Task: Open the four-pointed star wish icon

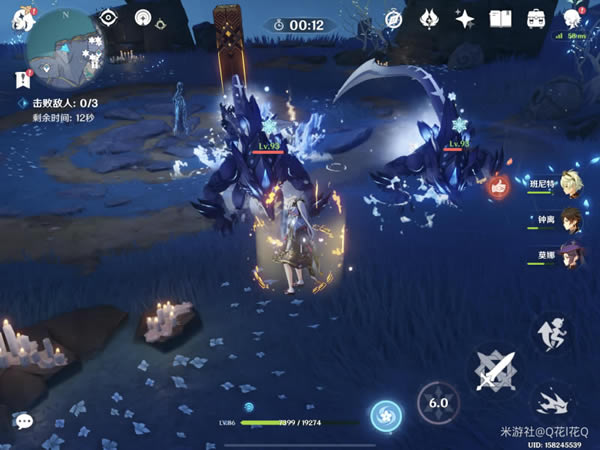Action: pos(464,19)
